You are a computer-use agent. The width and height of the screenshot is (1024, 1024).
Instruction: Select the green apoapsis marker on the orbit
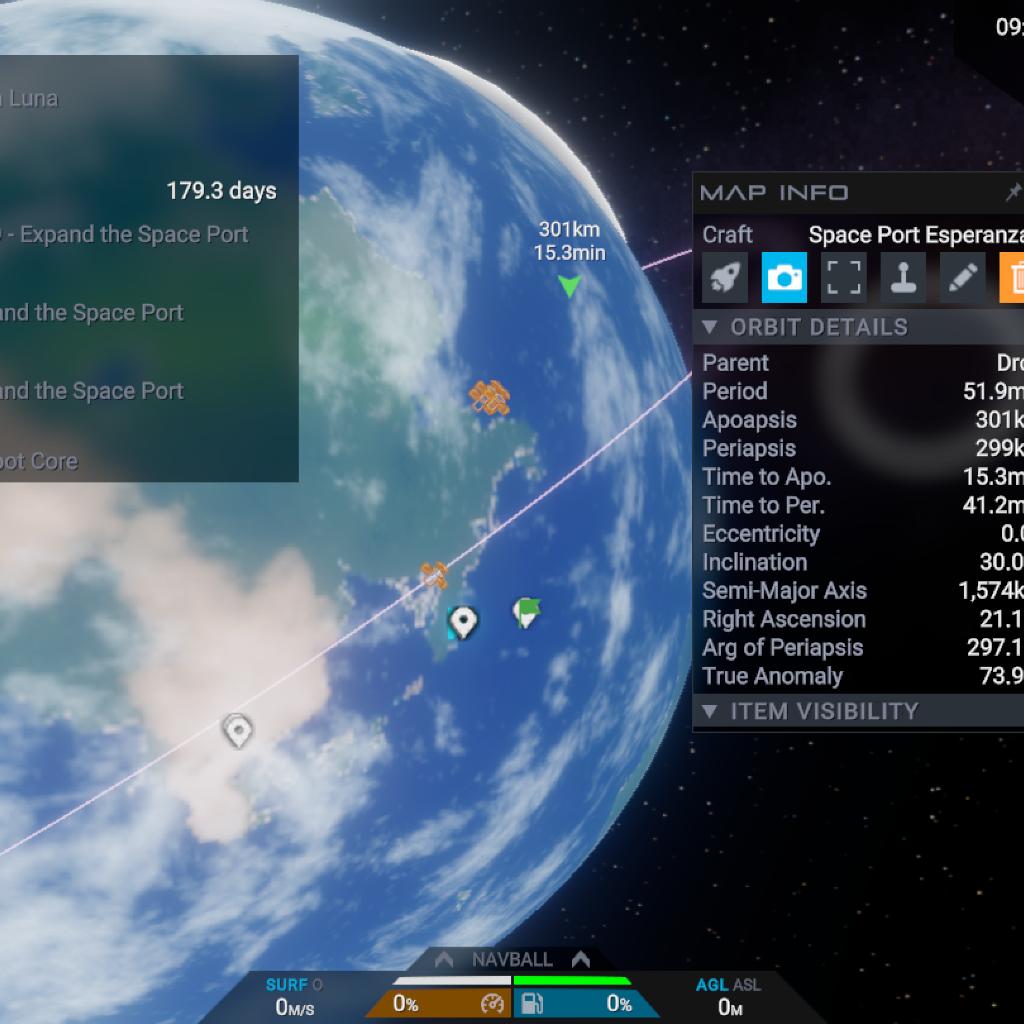coord(569,287)
